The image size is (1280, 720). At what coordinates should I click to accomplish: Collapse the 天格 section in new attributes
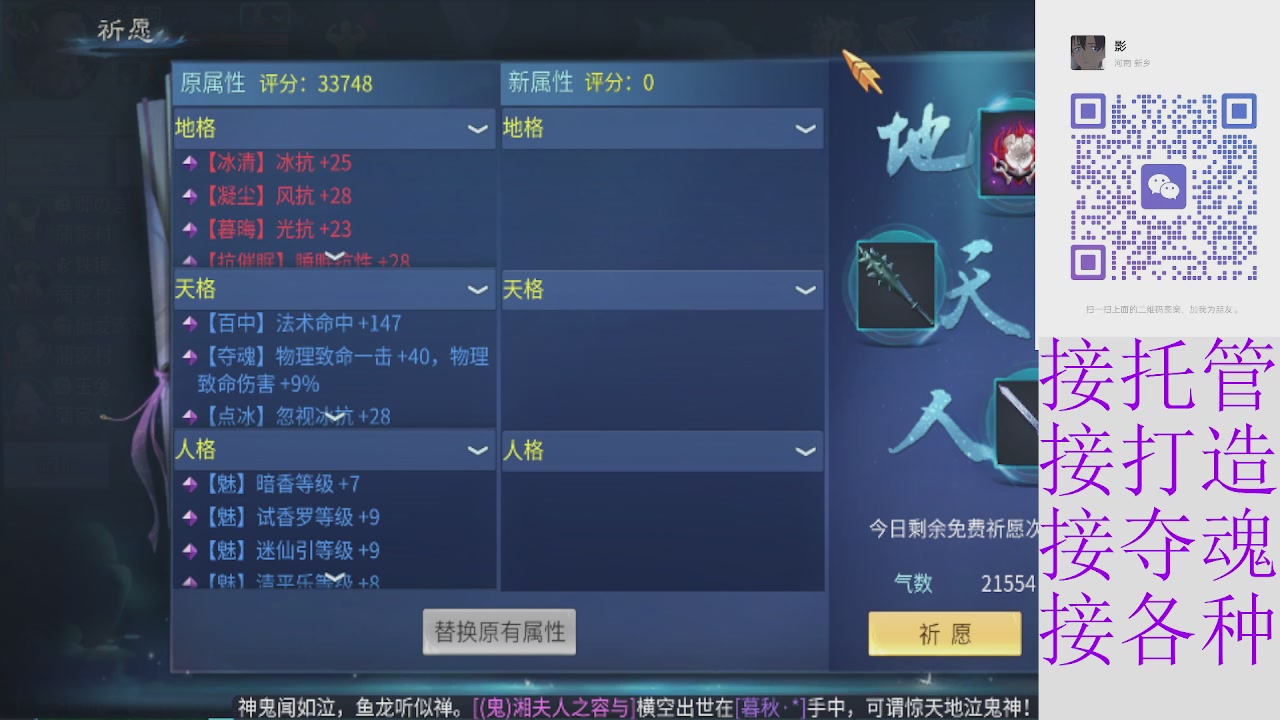click(805, 290)
